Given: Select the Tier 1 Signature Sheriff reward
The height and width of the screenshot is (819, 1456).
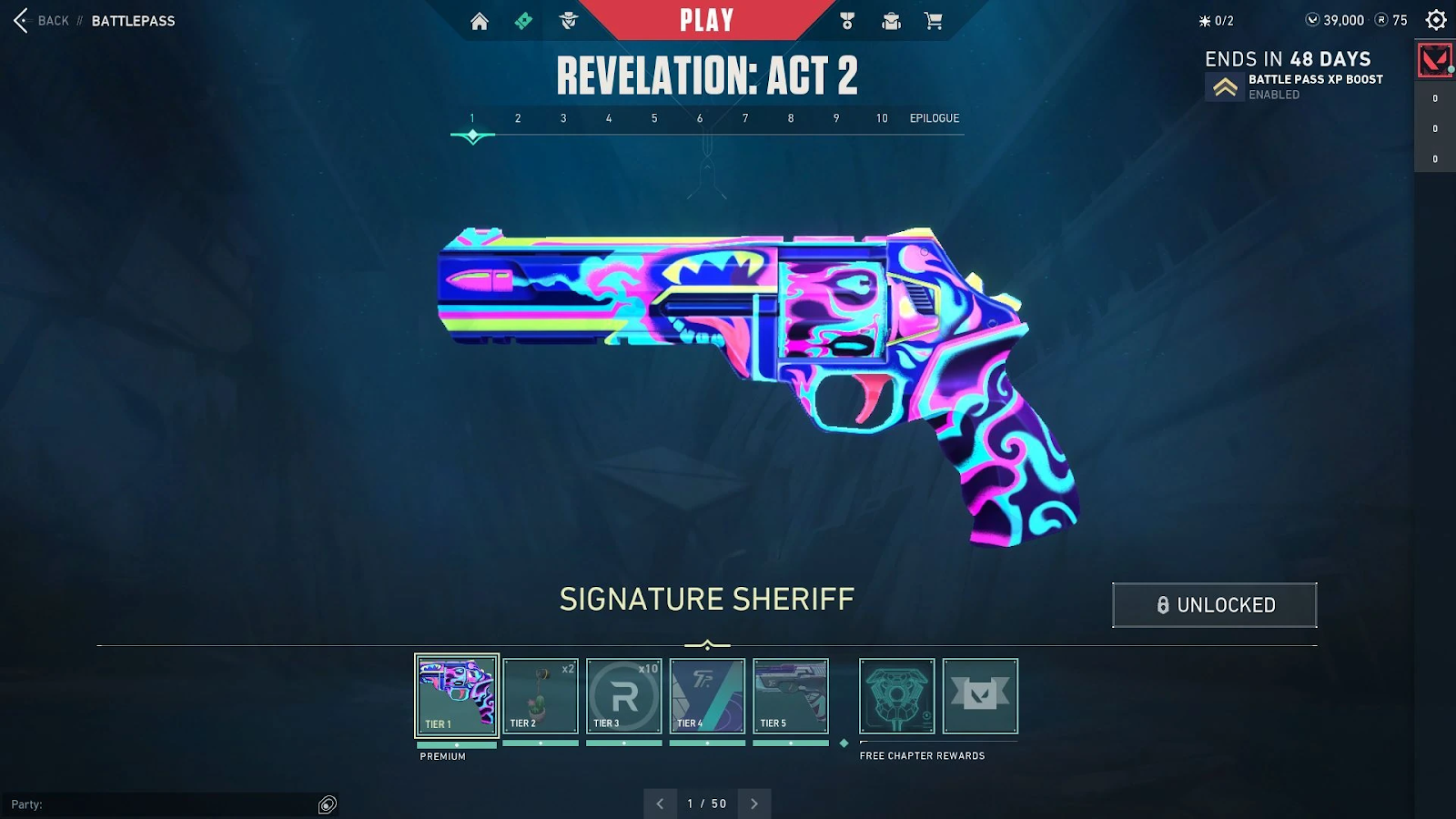Looking at the screenshot, I should pos(457,696).
